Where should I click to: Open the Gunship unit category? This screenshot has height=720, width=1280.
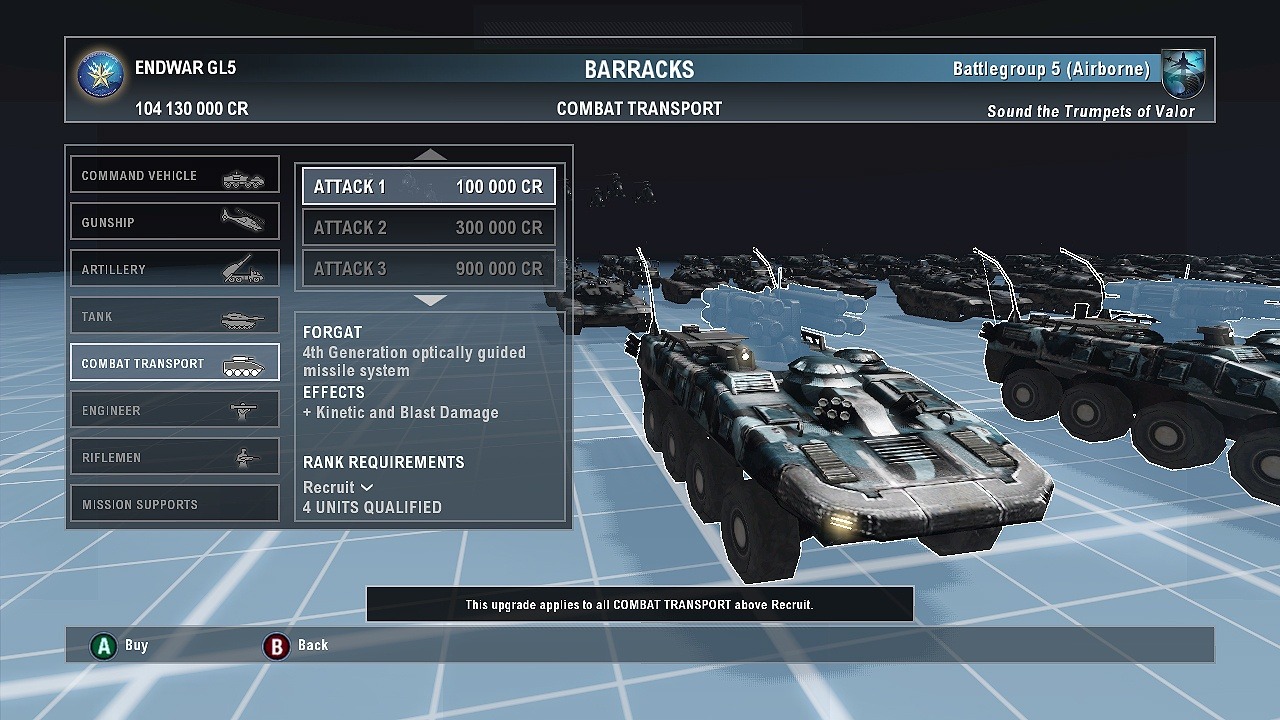coord(174,222)
